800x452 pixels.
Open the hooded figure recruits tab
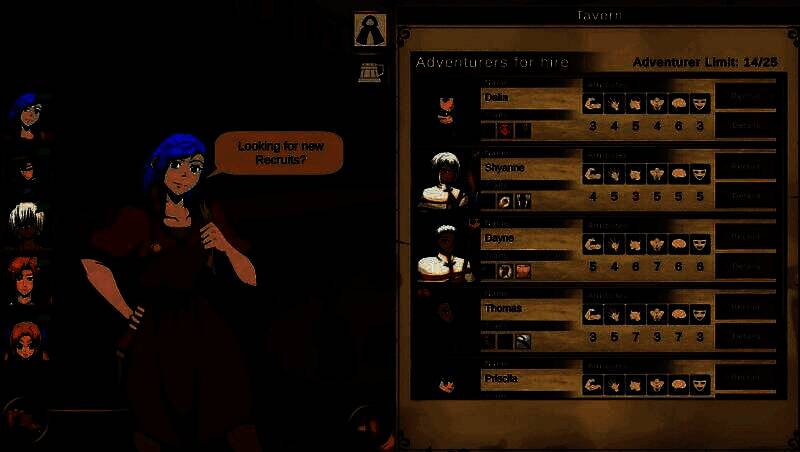point(370,29)
